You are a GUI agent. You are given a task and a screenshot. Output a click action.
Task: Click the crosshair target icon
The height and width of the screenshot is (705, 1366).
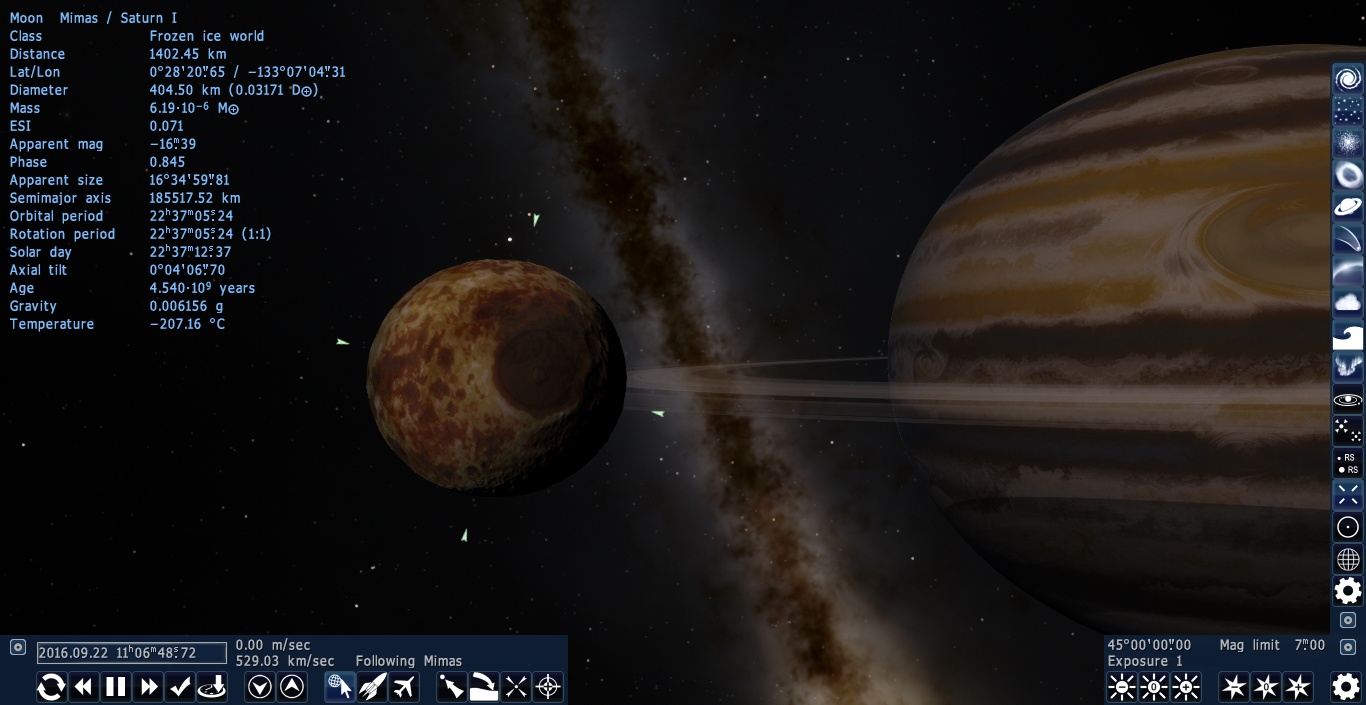548,687
